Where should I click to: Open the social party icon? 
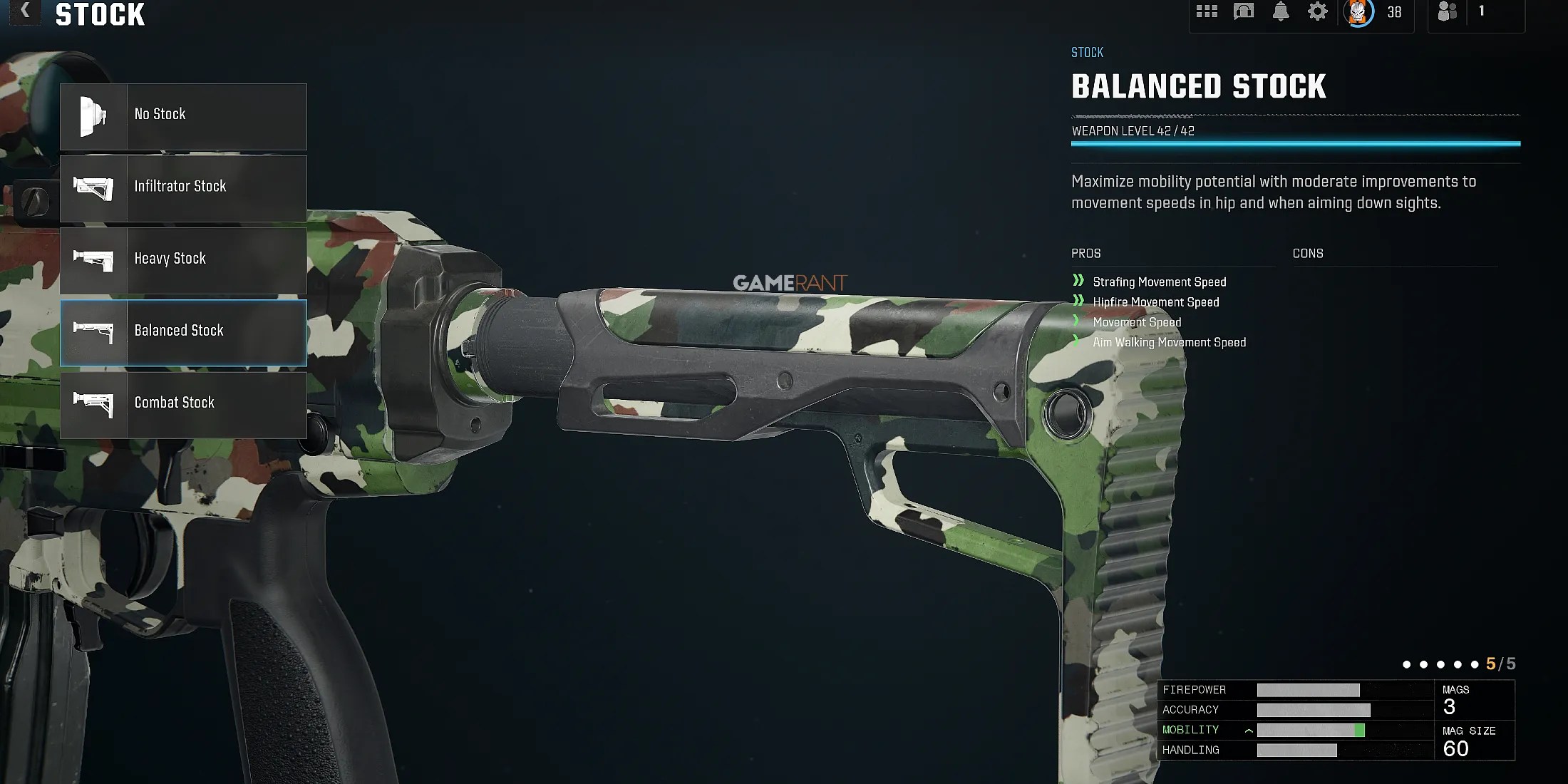1447,11
